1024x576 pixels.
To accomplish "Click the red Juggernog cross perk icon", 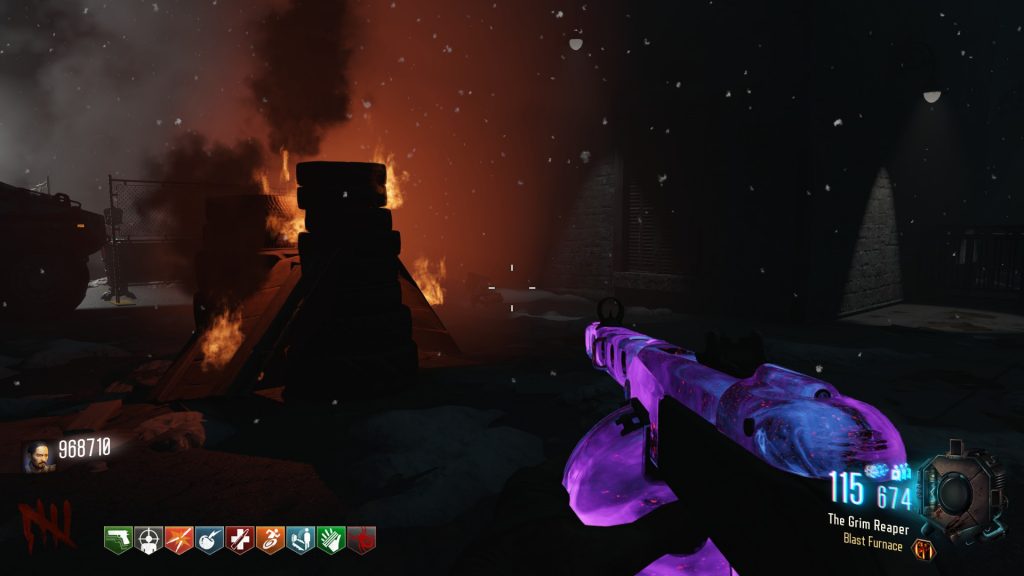I will pyautogui.click(x=240, y=539).
